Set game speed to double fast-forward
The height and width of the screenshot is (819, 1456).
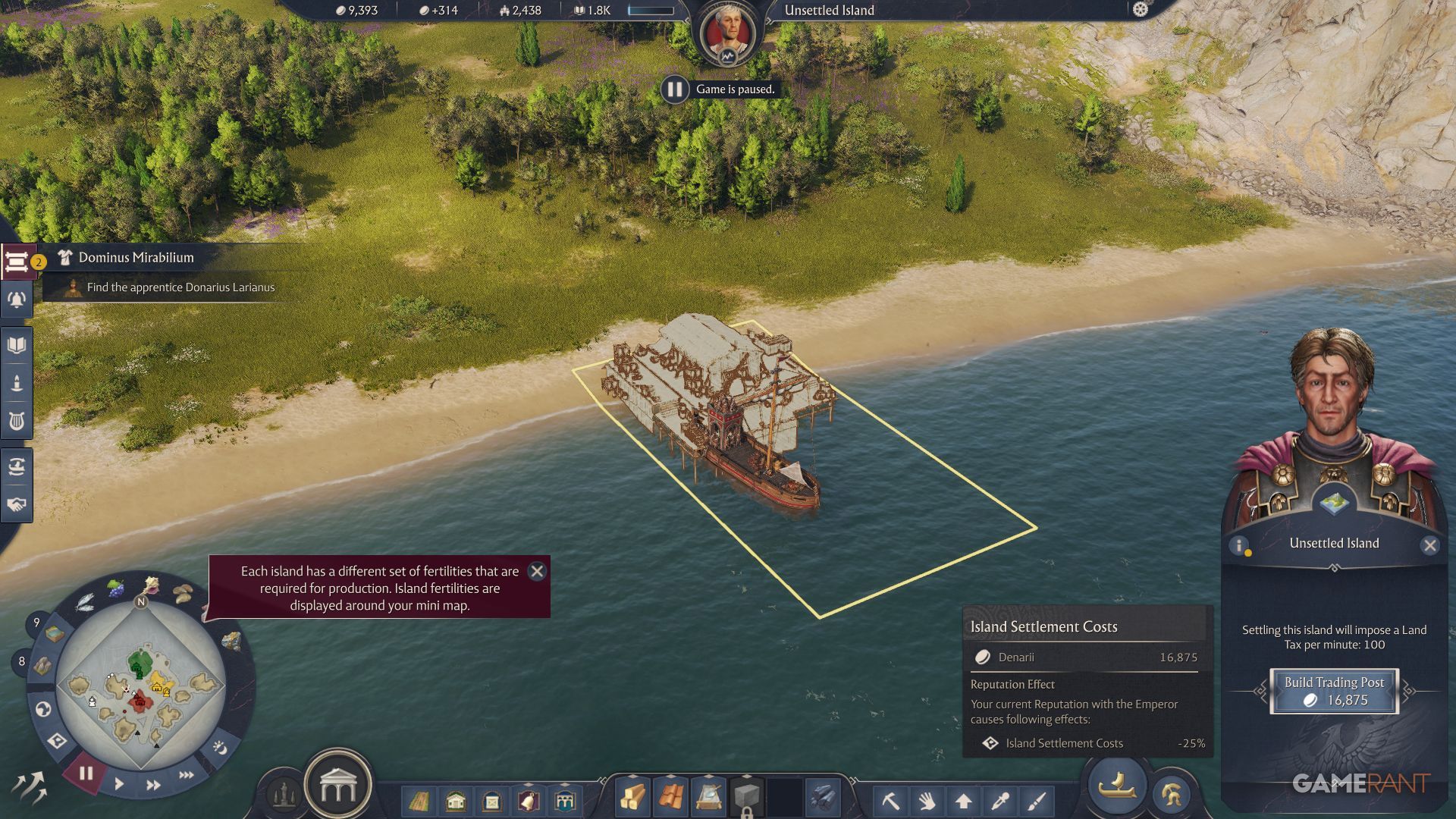[x=153, y=785]
